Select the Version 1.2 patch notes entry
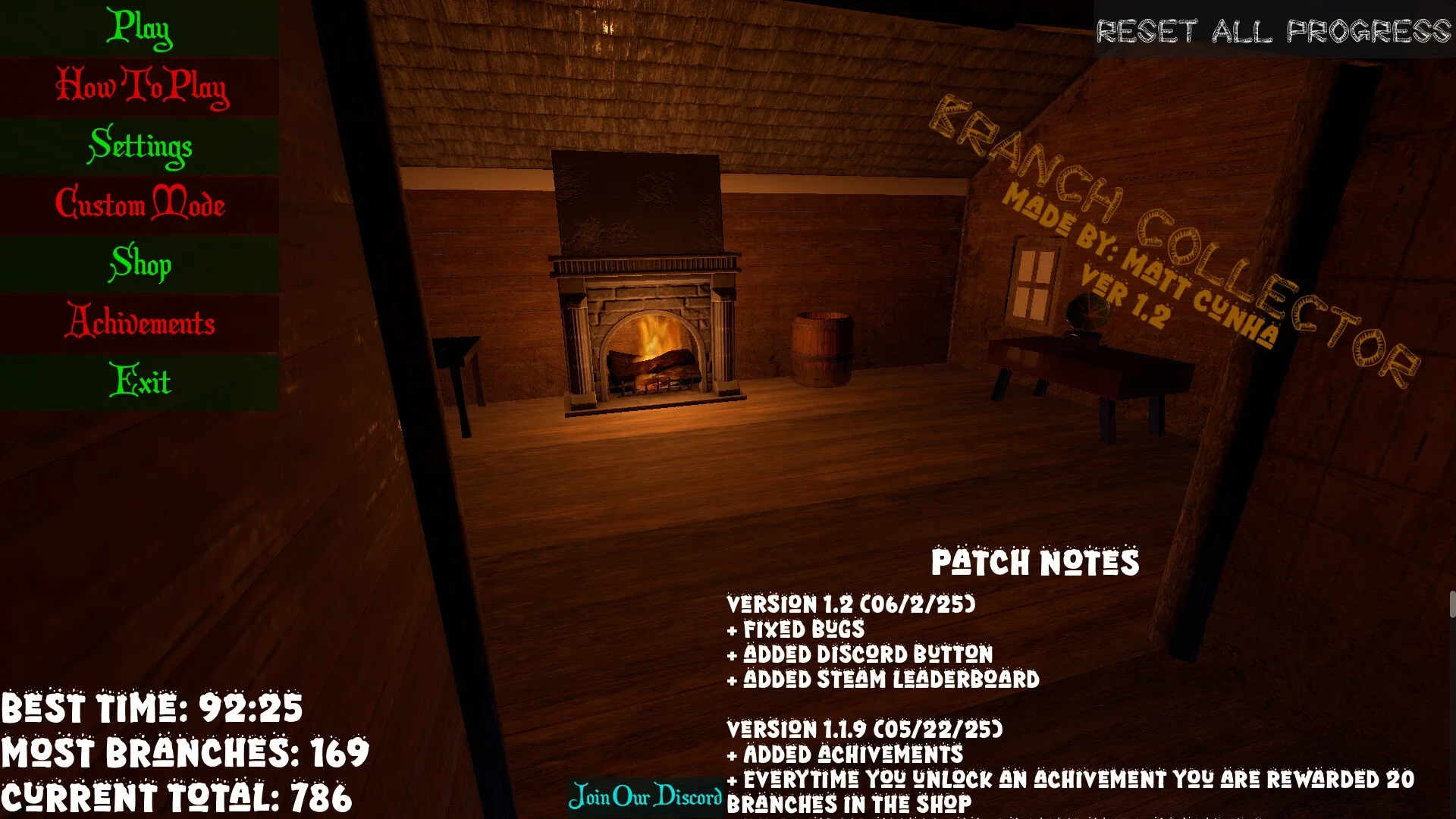The width and height of the screenshot is (1456, 819). tap(851, 605)
